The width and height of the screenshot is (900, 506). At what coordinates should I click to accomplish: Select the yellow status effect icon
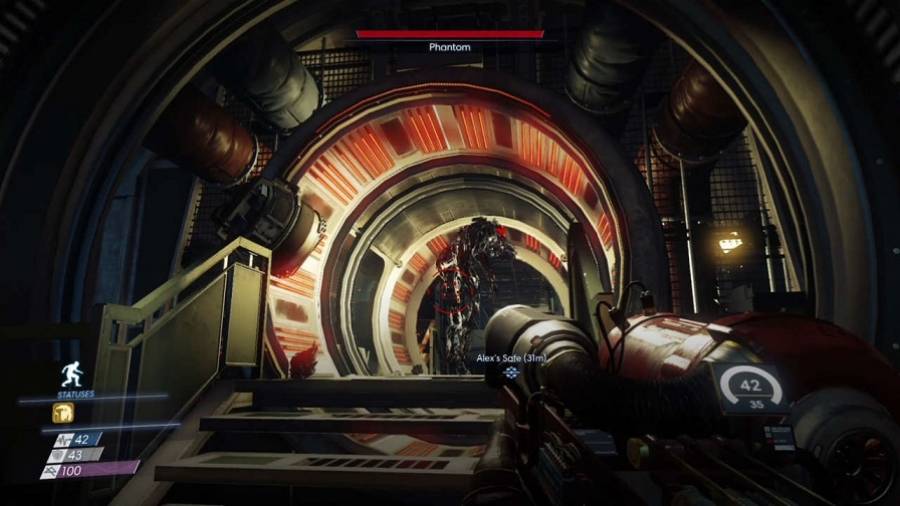coord(61,412)
